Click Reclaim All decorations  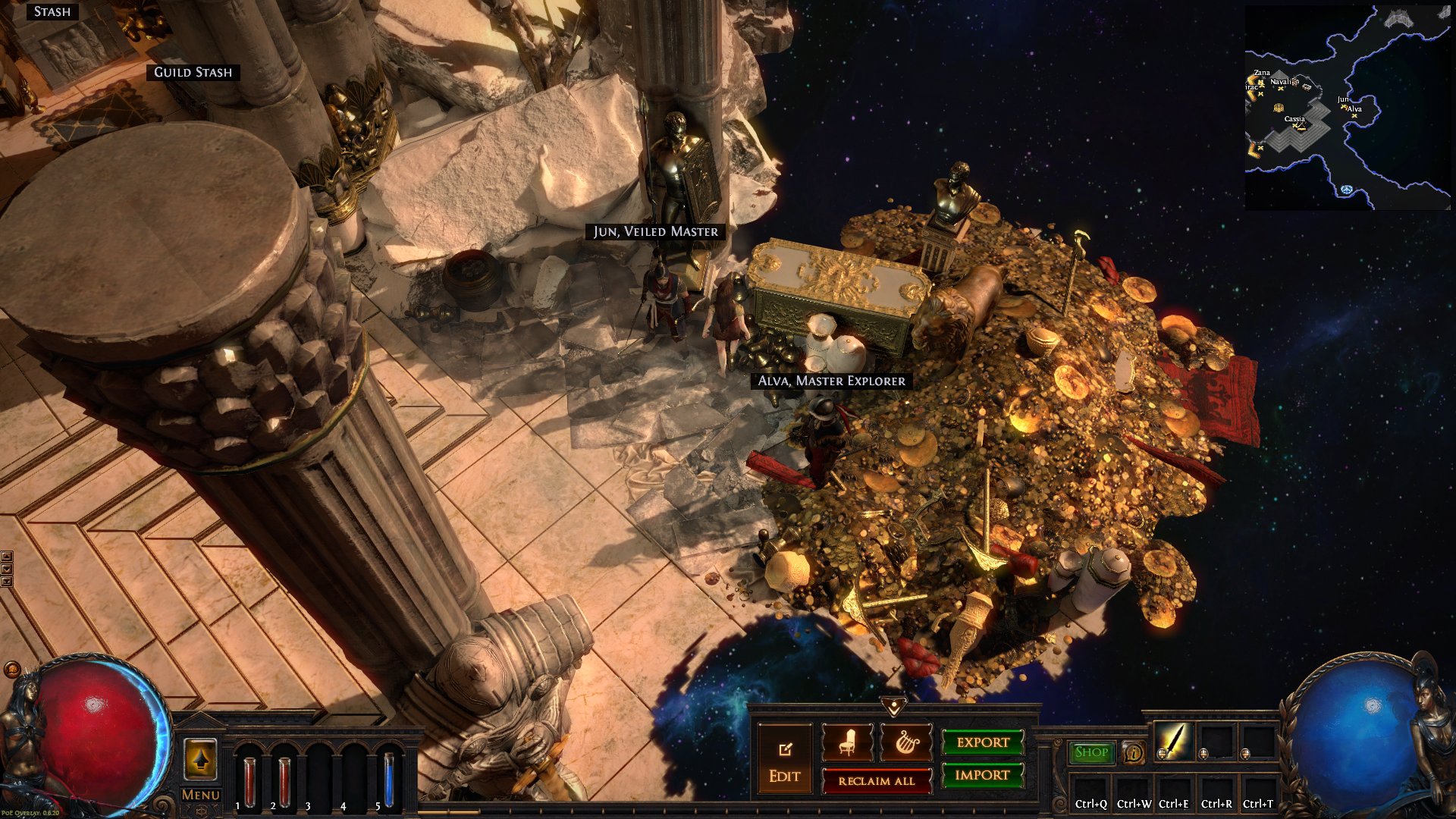877,781
